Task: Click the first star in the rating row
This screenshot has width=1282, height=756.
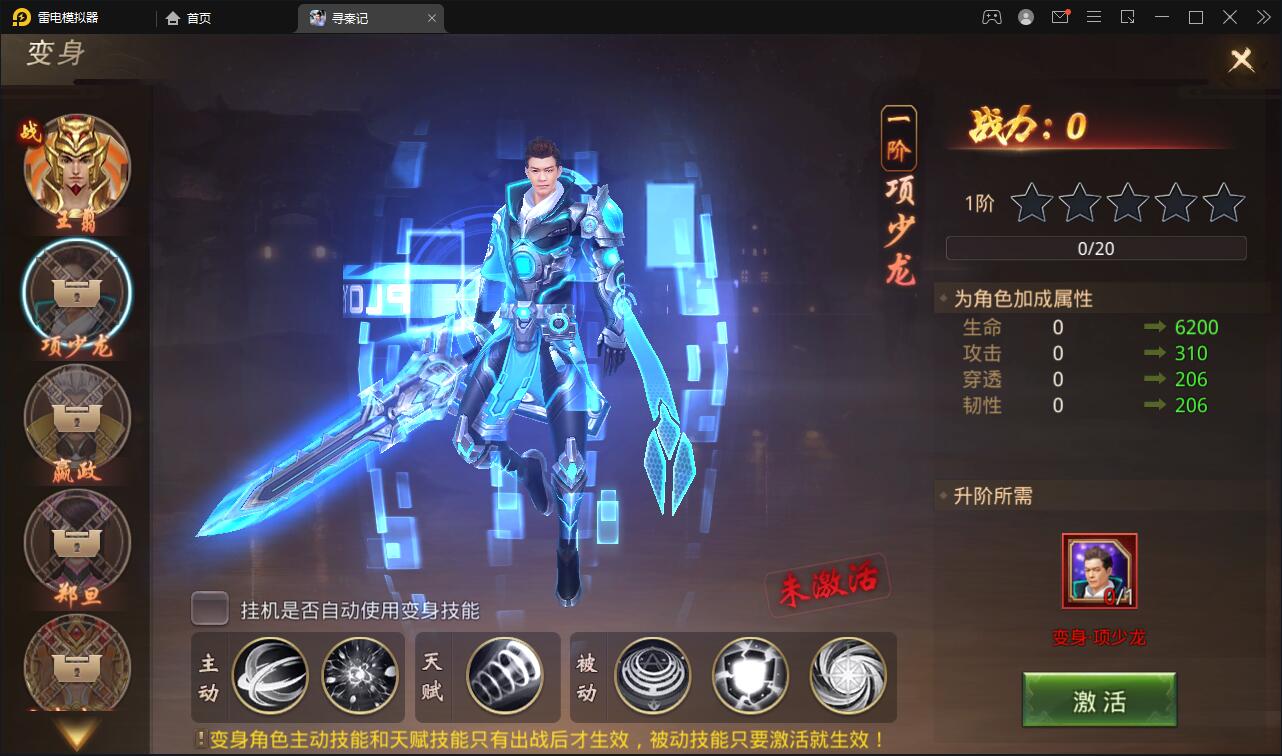Action: (x=1031, y=203)
